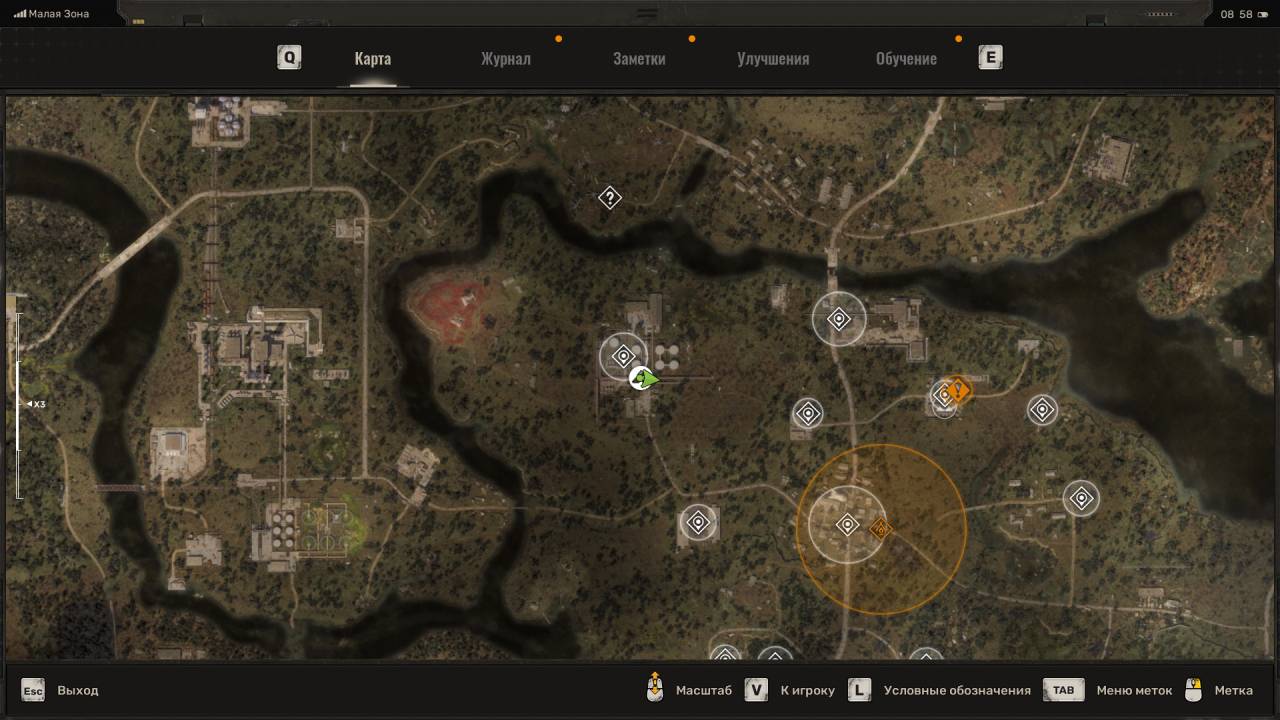
Task: Click the green player arrow marker
Action: [646, 379]
